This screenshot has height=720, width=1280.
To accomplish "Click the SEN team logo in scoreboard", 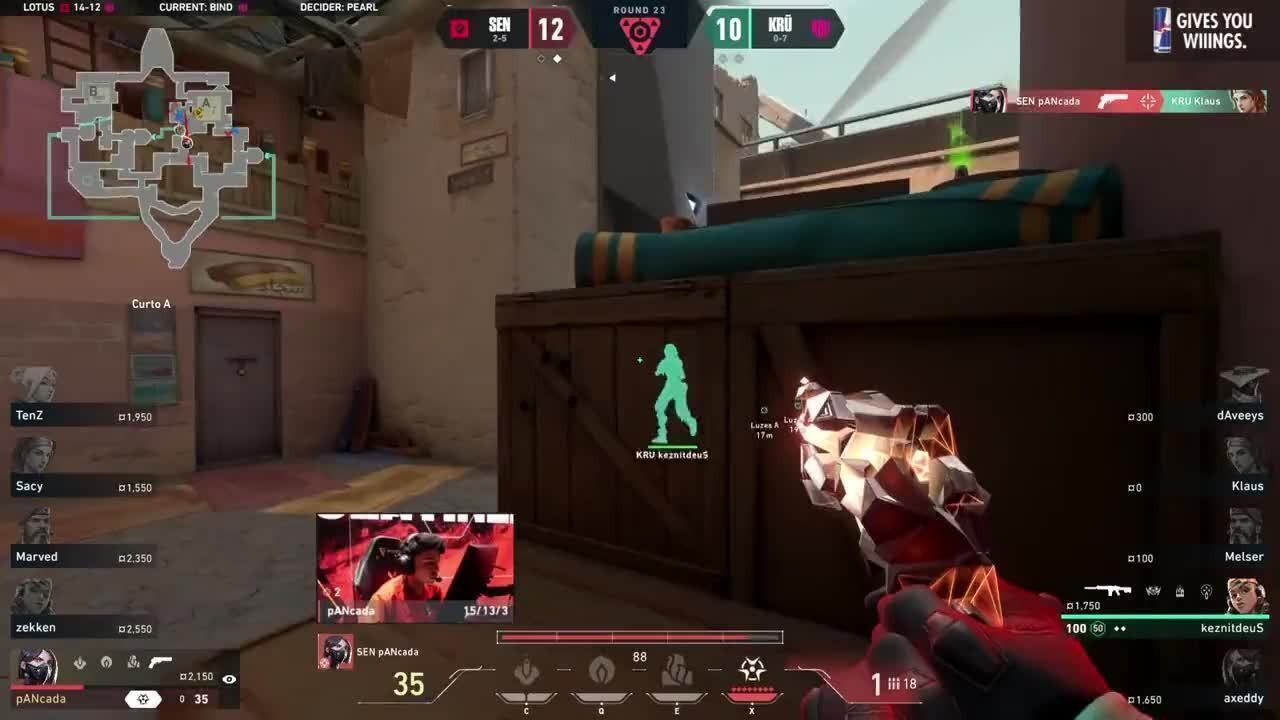I will pos(460,28).
